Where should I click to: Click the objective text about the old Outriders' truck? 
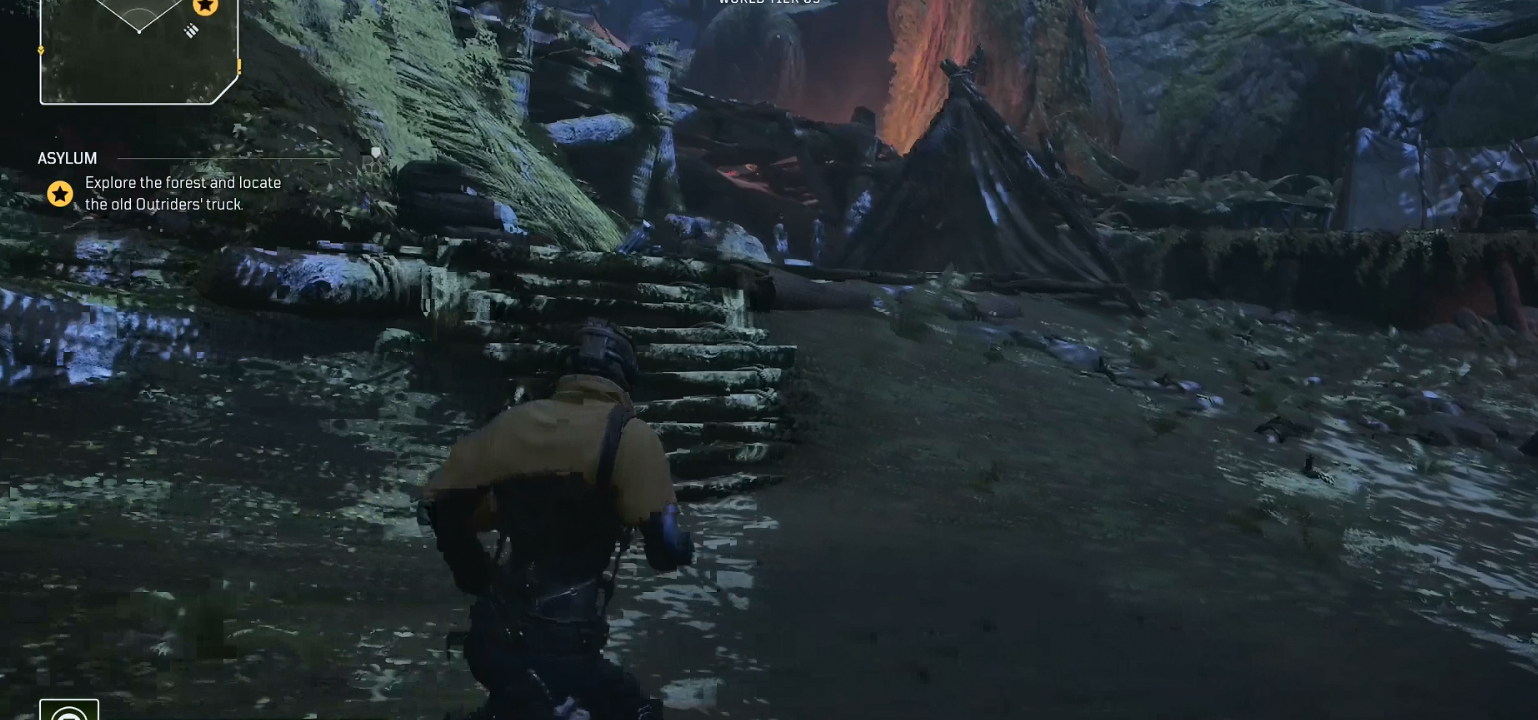click(183, 192)
